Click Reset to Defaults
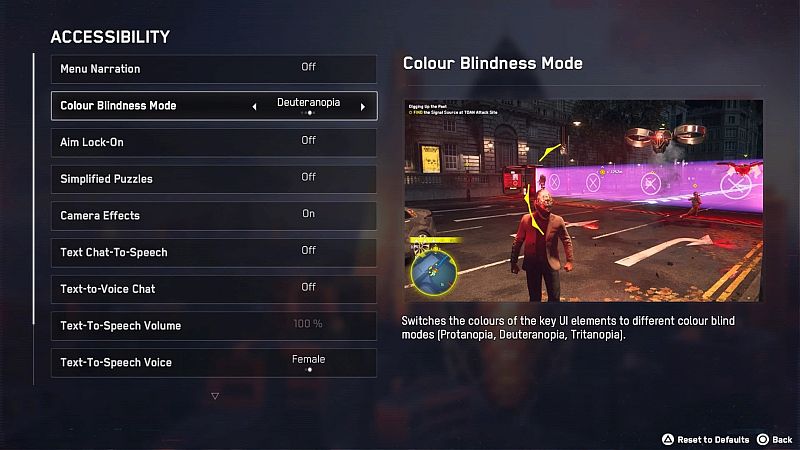Image resolution: width=800 pixels, height=450 pixels. tap(707, 439)
